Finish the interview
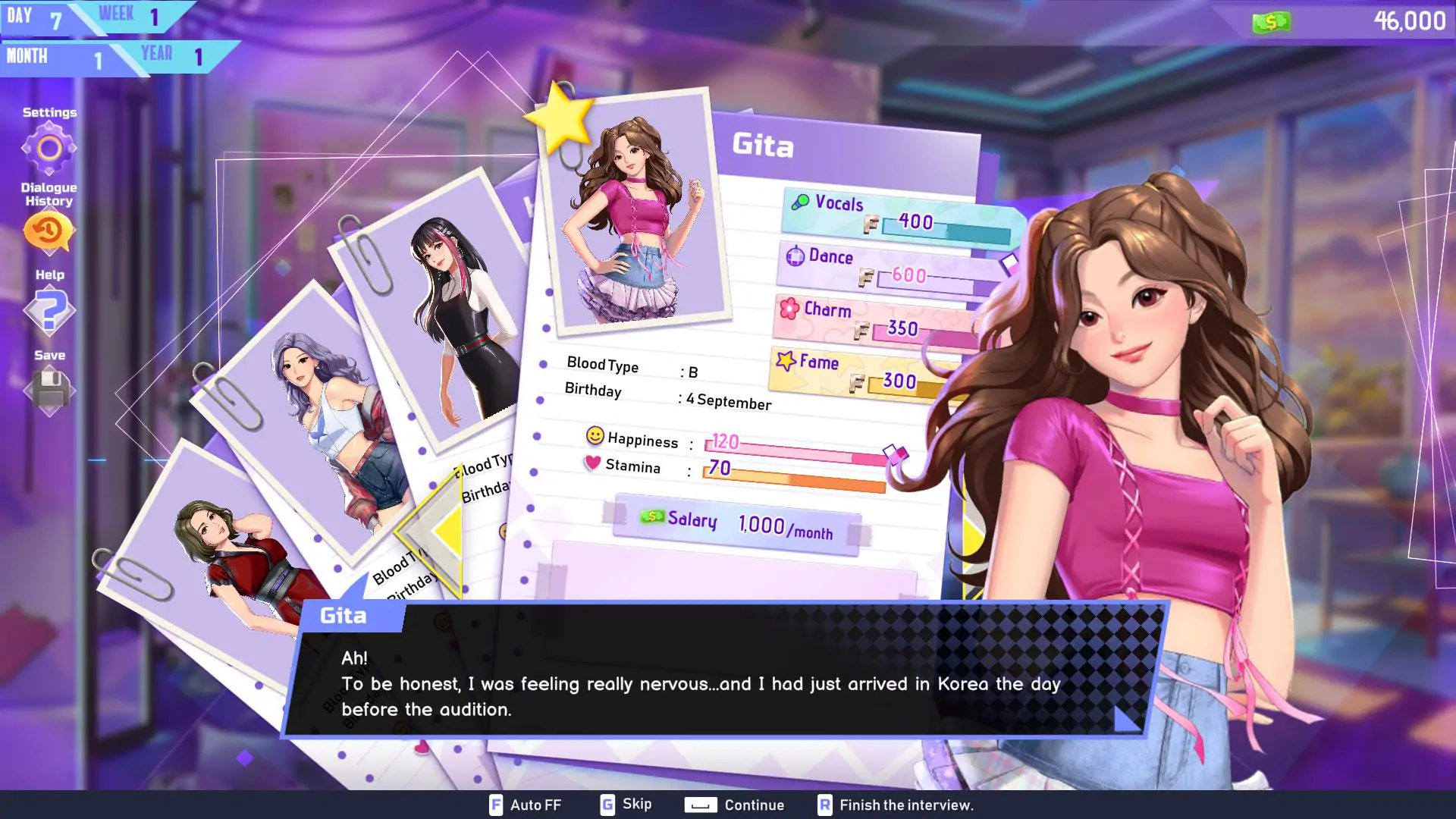The height and width of the screenshot is (819, 1456). click(x=896, y=805)
